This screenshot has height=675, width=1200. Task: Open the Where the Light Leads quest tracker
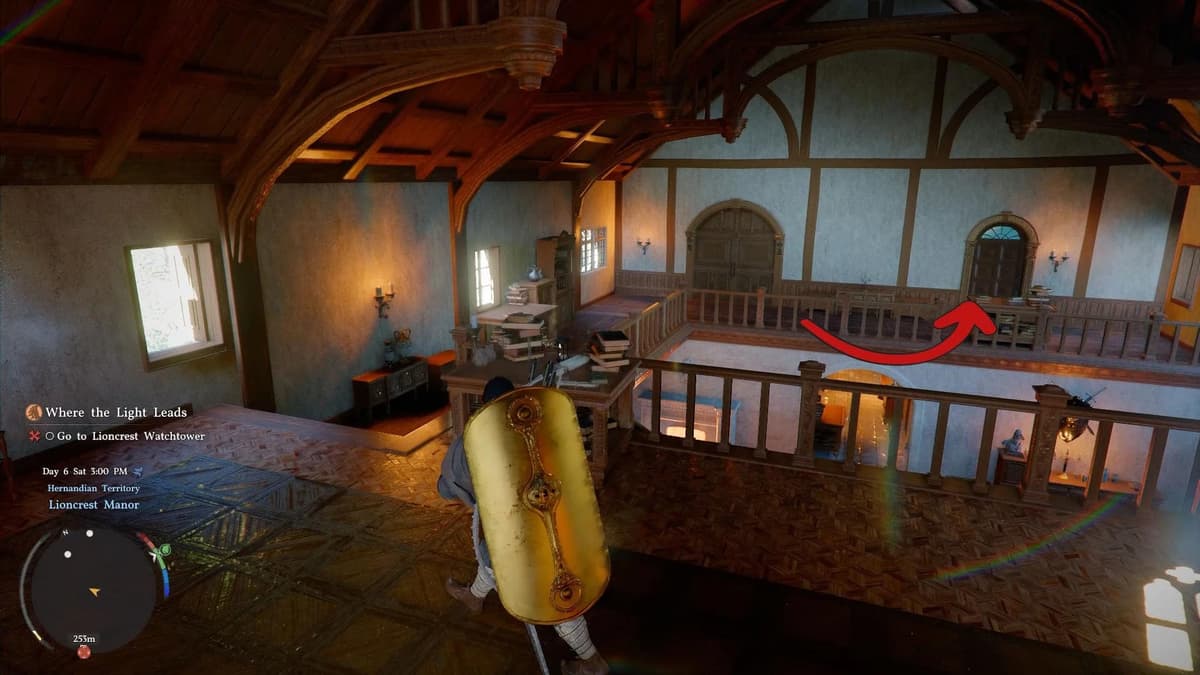(116, 412)
